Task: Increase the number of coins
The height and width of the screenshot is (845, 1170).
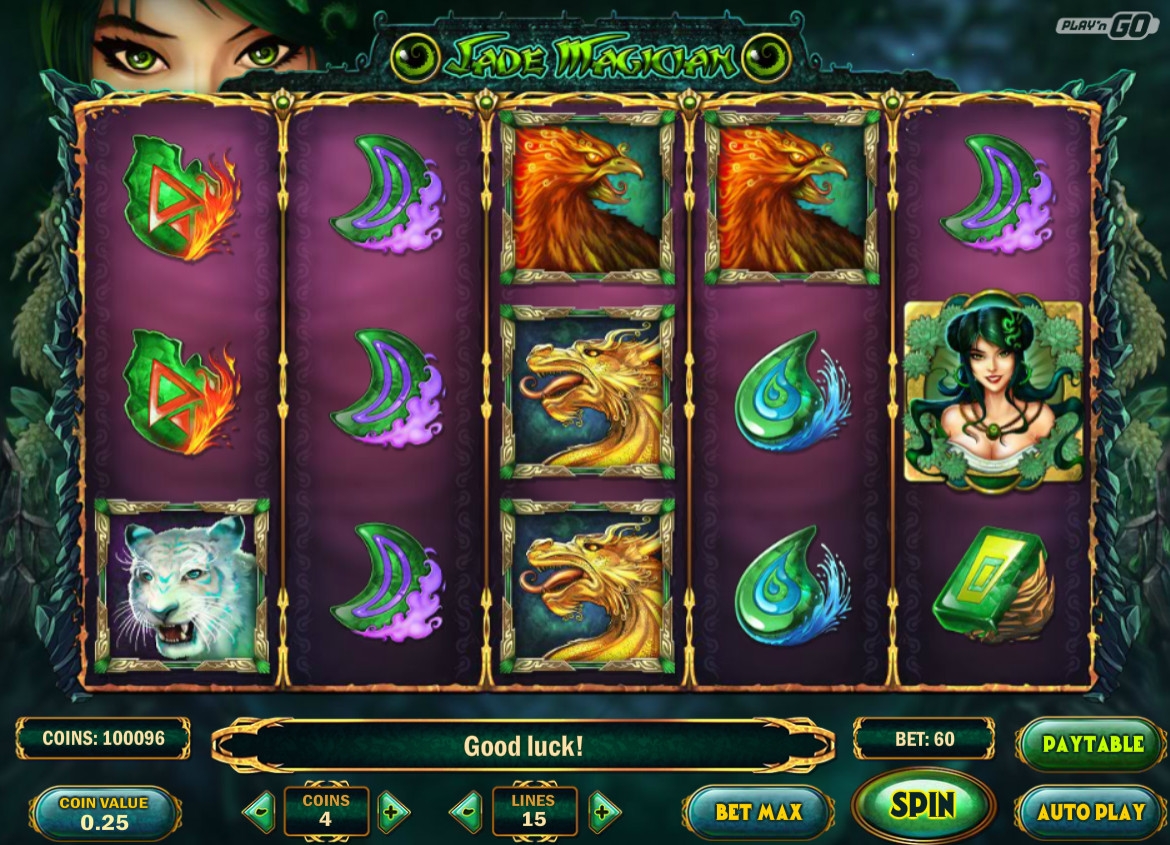Action: pyautogui.click(x=393, y=812)
